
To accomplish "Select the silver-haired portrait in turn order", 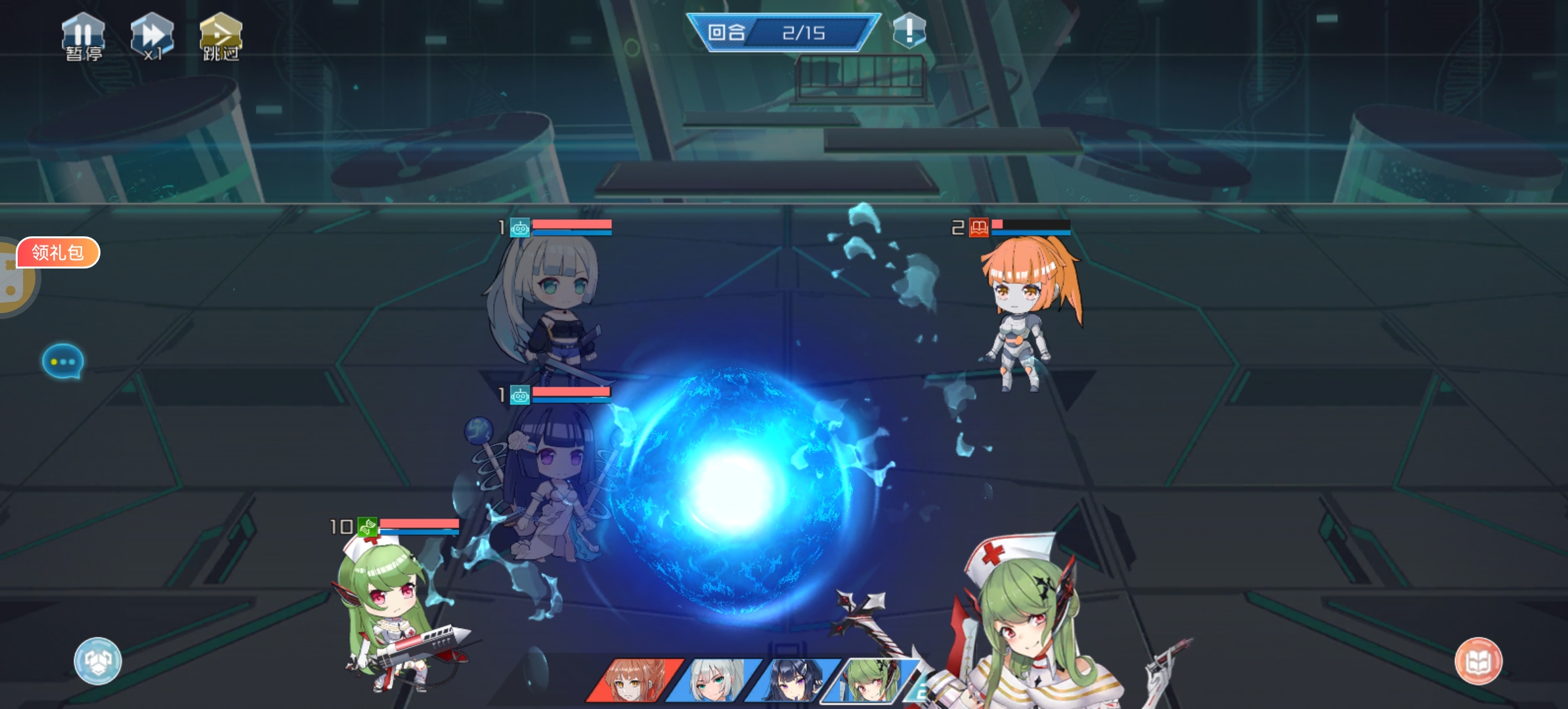I will 713,681.
